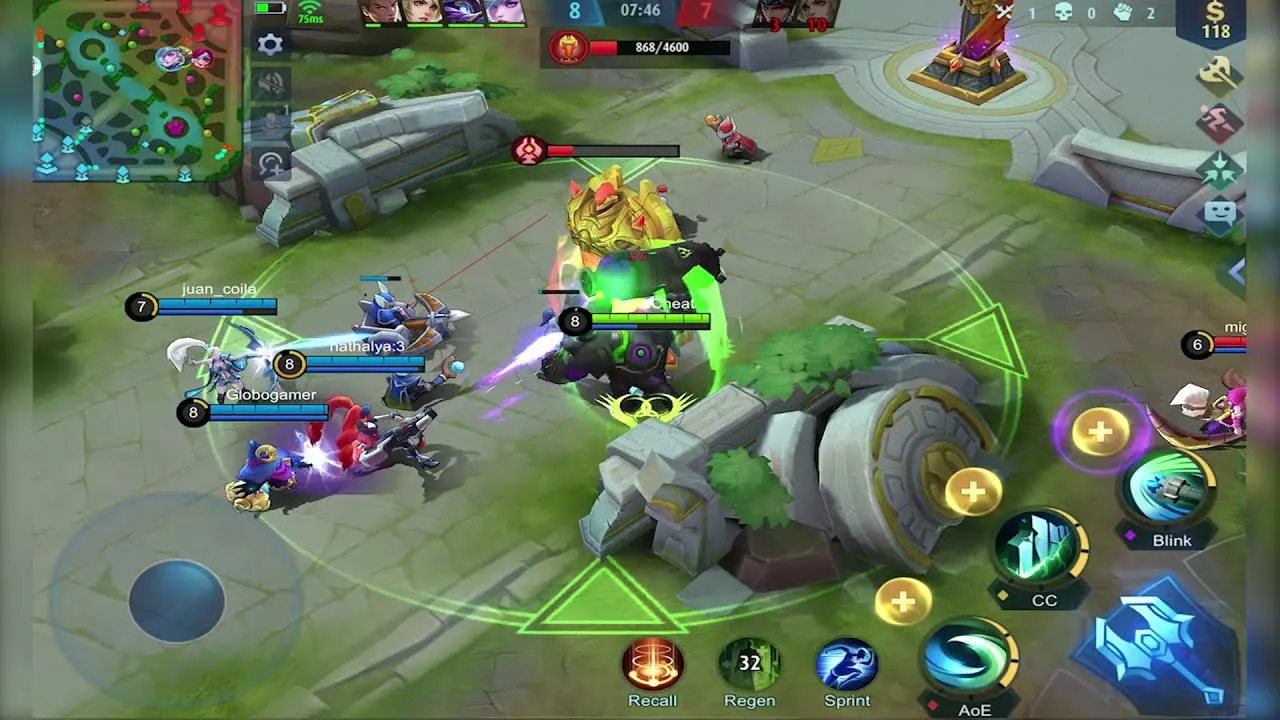Send the retreat ping signal

[x=1222, y=119]
